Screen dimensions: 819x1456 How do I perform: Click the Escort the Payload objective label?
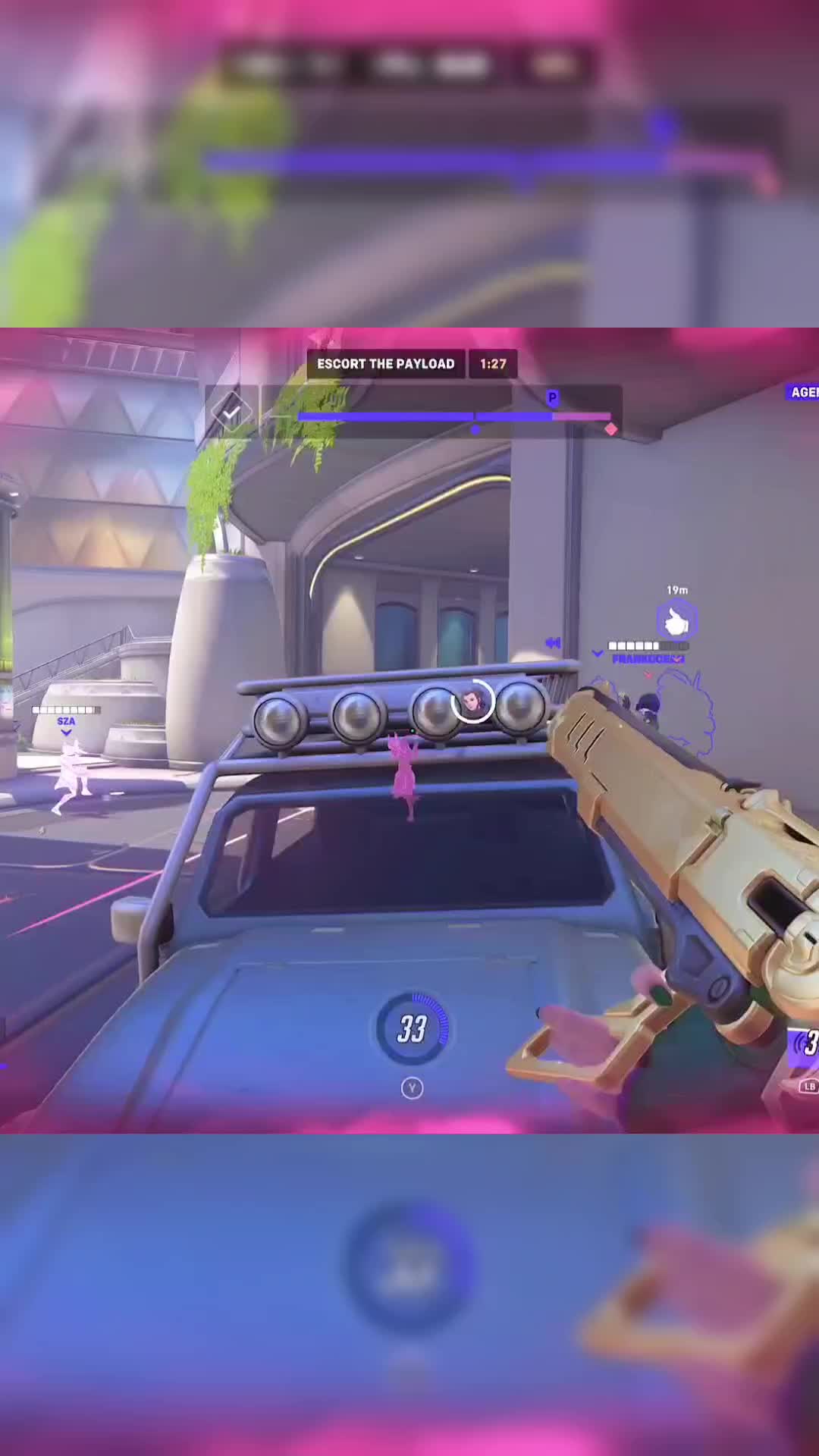(386, 364)
